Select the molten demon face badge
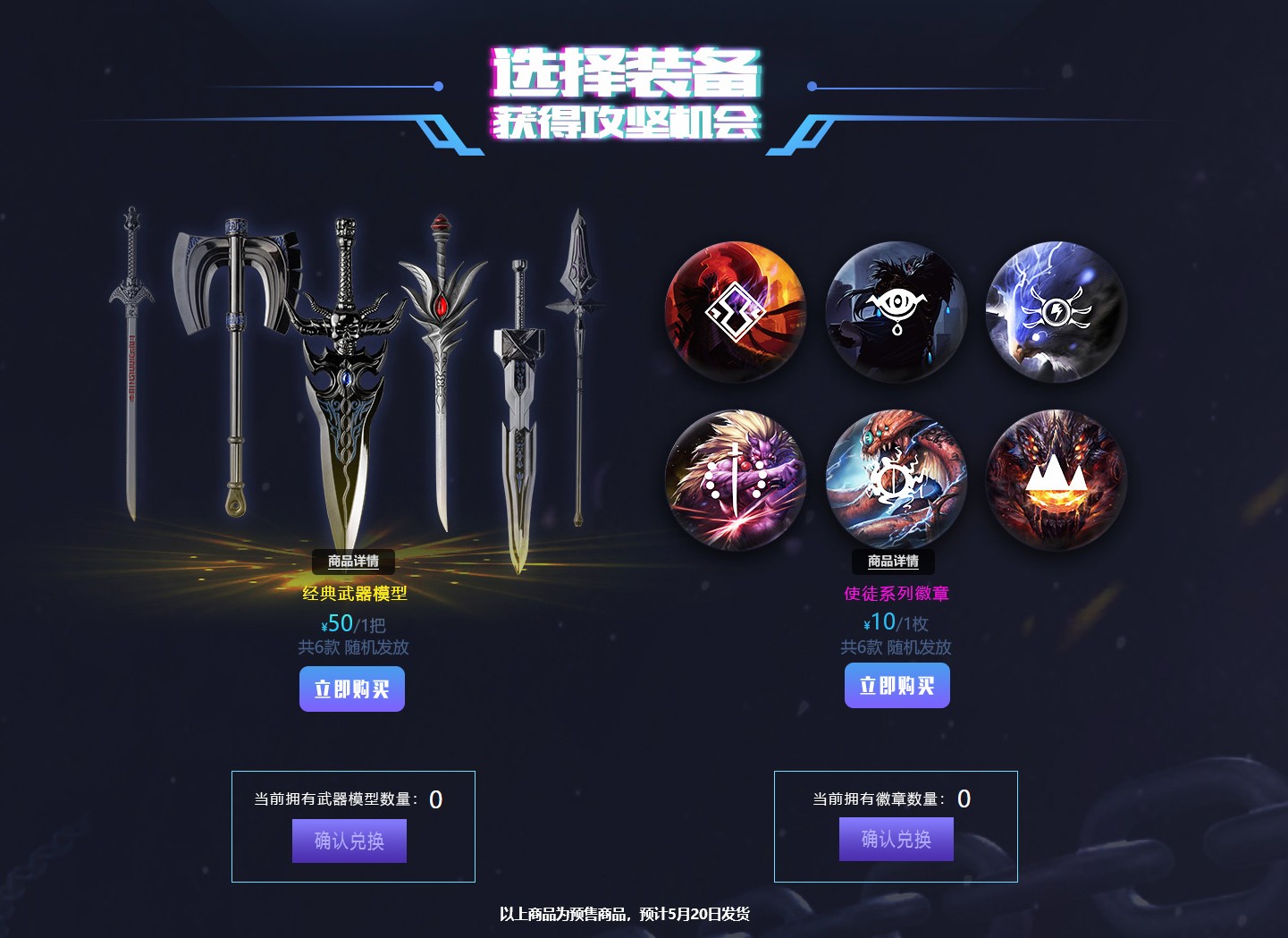This screenshot has width=1288, height=938. [x=1056, y=478]
